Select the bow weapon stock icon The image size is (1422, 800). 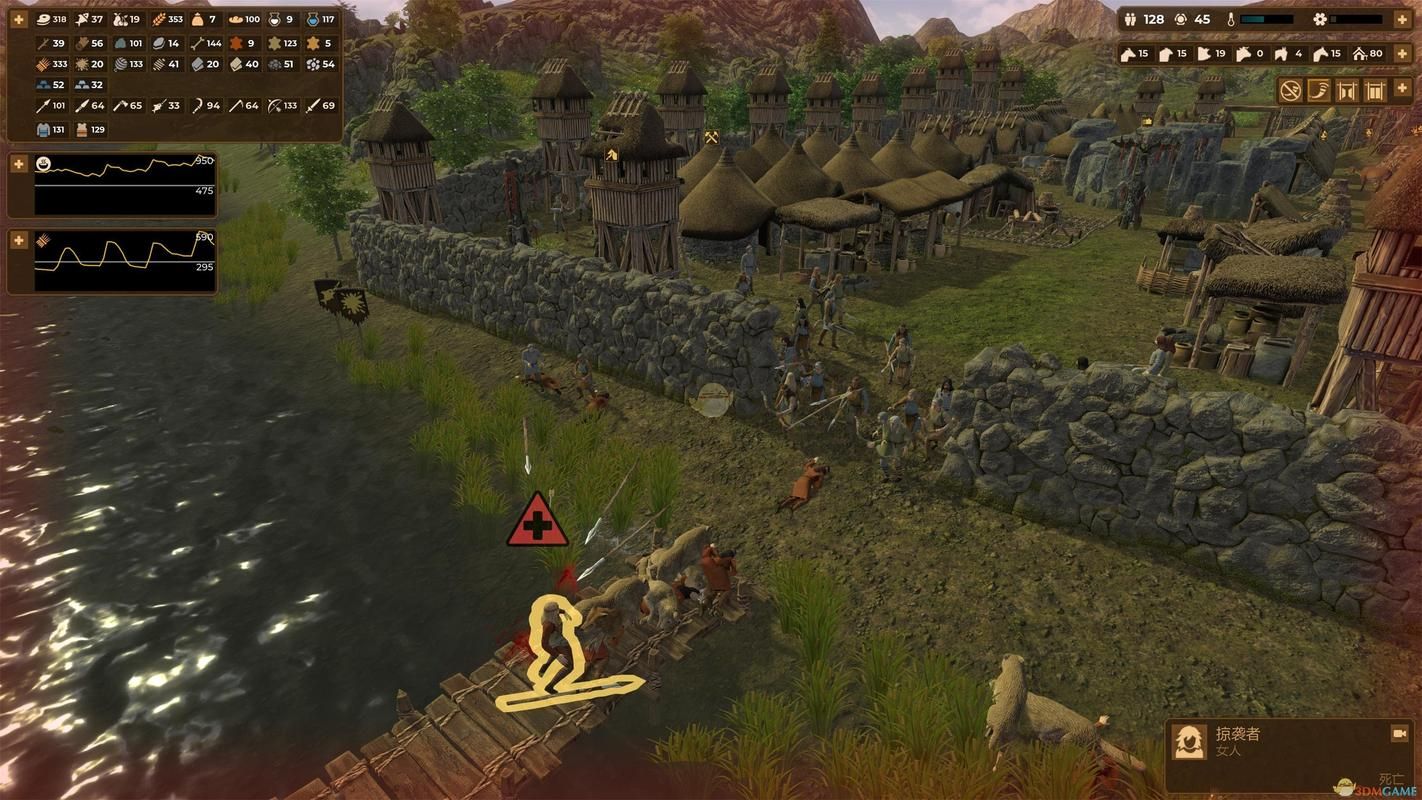[273, 105]
